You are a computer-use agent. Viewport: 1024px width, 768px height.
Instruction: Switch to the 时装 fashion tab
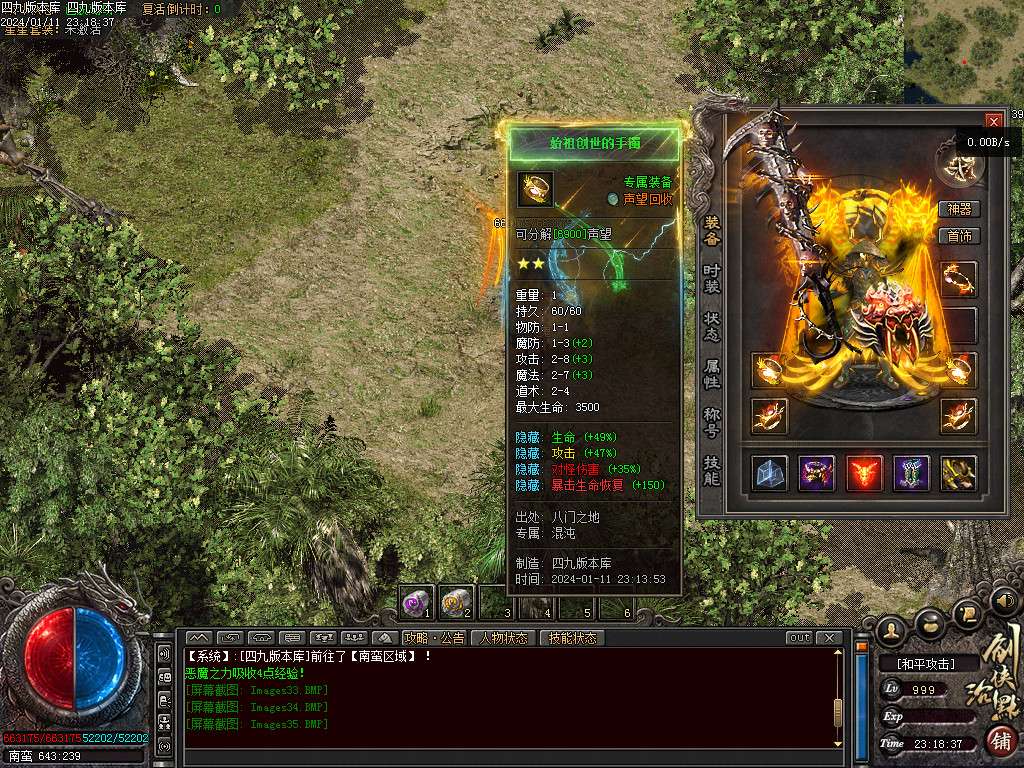(x=711, y=279)
